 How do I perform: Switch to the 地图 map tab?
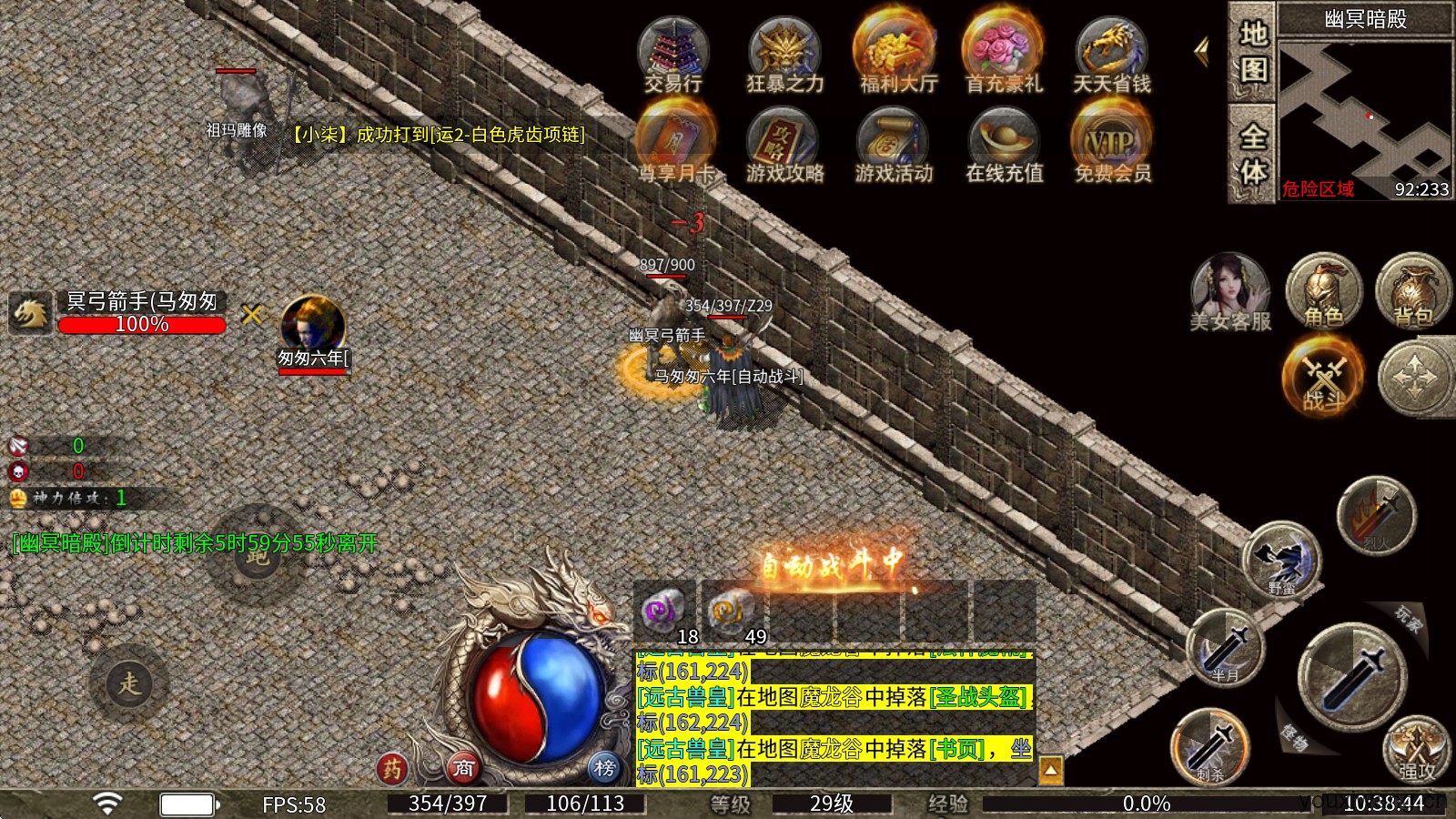1252,53
